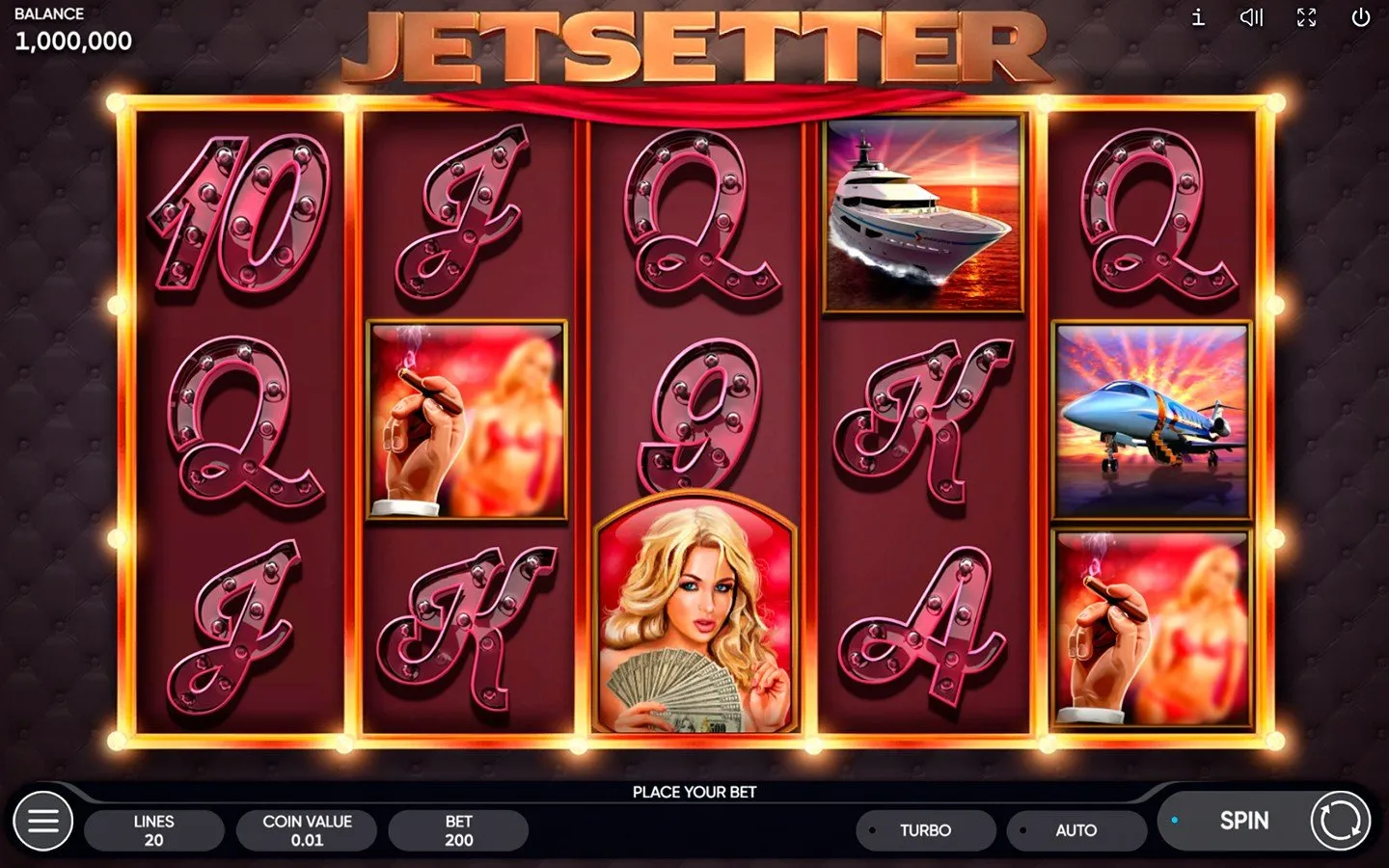Open the Bet amount selector

pos(458,829)
